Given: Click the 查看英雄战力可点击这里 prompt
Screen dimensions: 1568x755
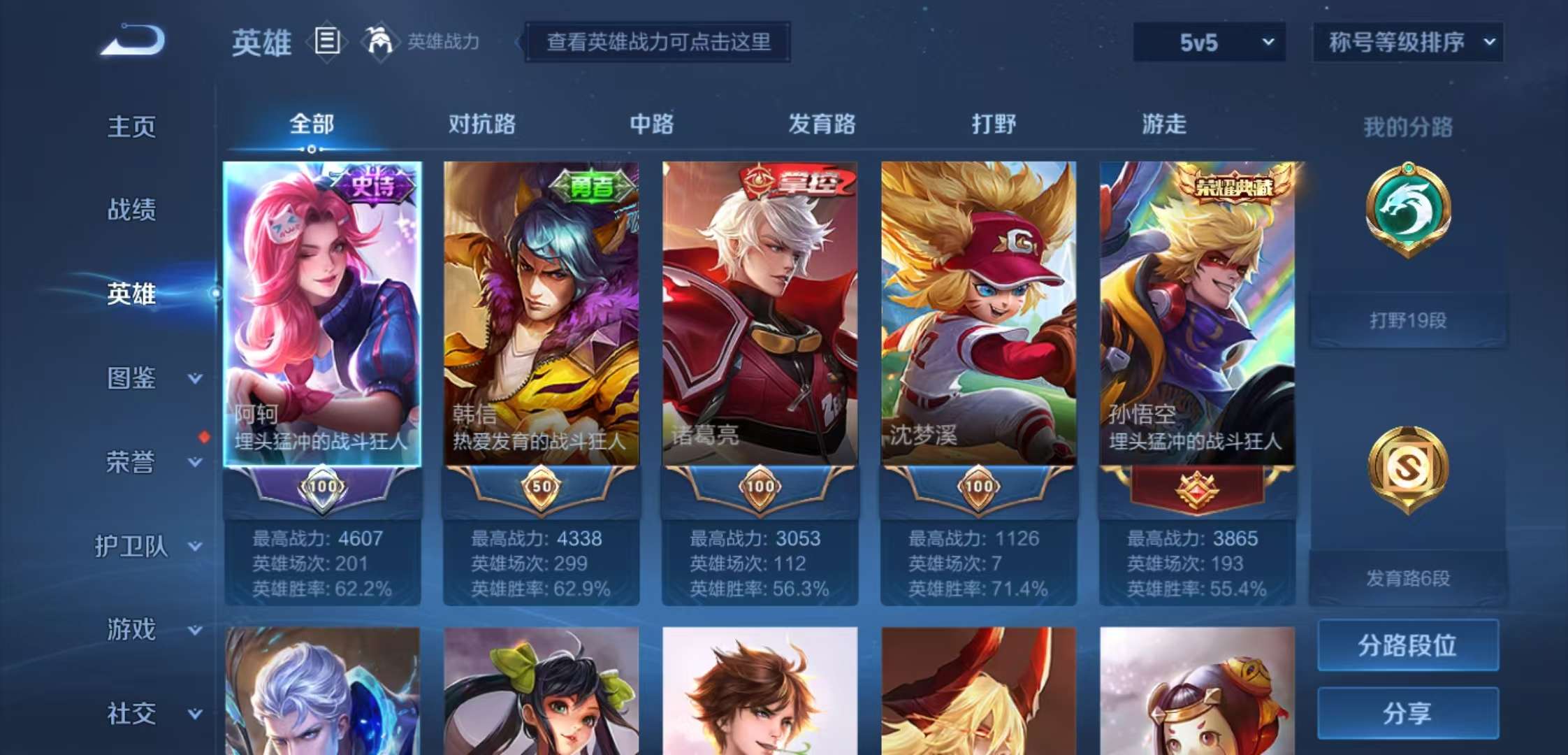Looking at the screenshot, I should pos(658,43).
